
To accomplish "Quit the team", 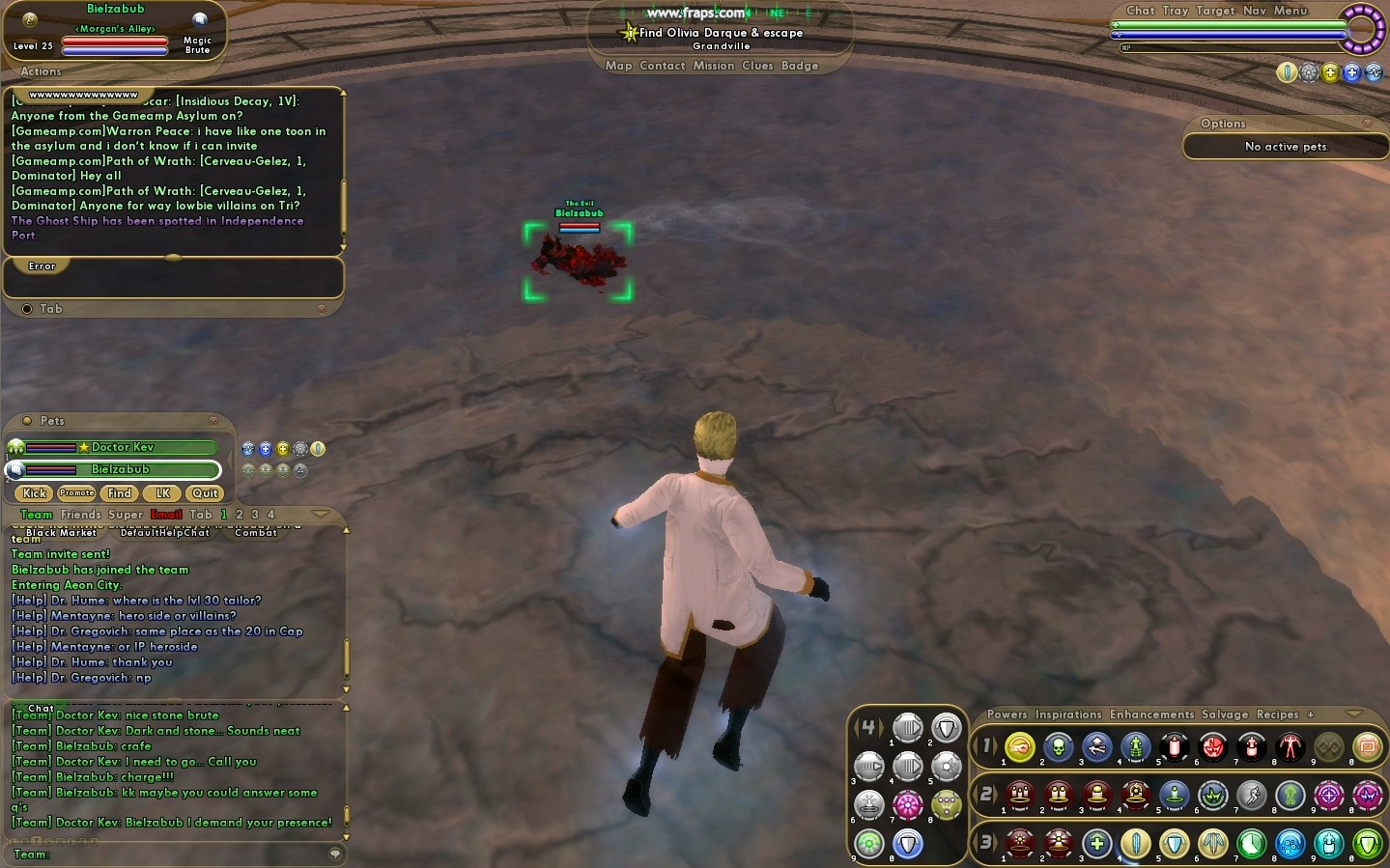I will coord(205,493).
